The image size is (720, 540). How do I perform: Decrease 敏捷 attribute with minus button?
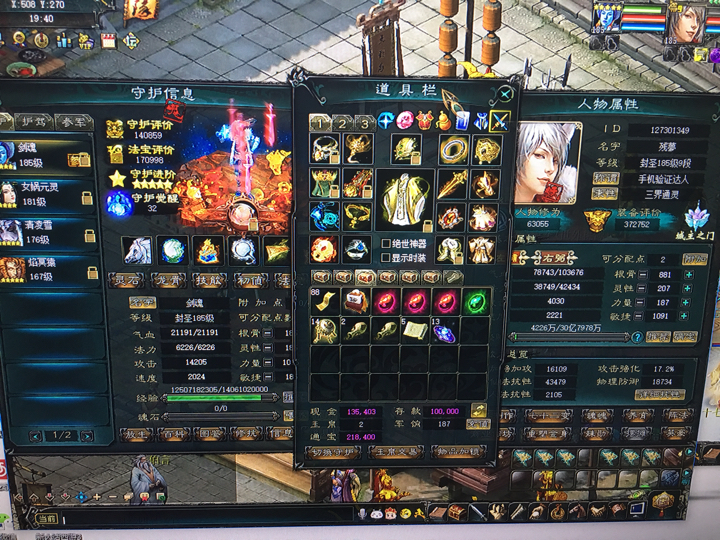(636, 317)
